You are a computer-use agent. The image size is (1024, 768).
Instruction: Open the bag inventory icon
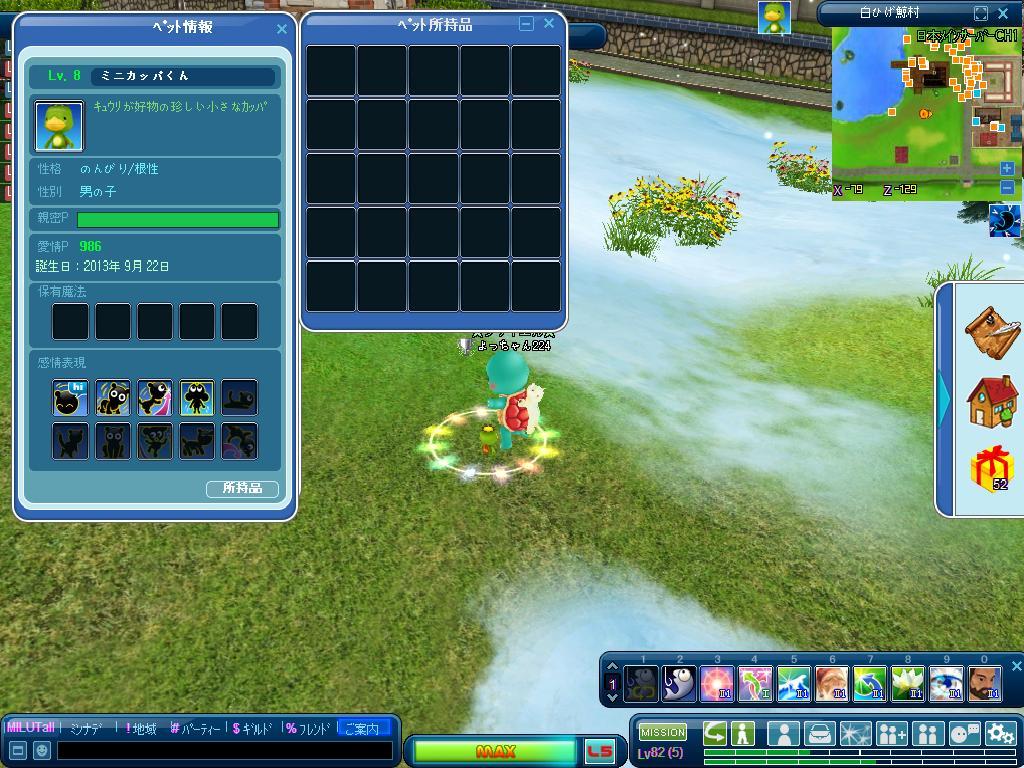(x=819, y=733)
